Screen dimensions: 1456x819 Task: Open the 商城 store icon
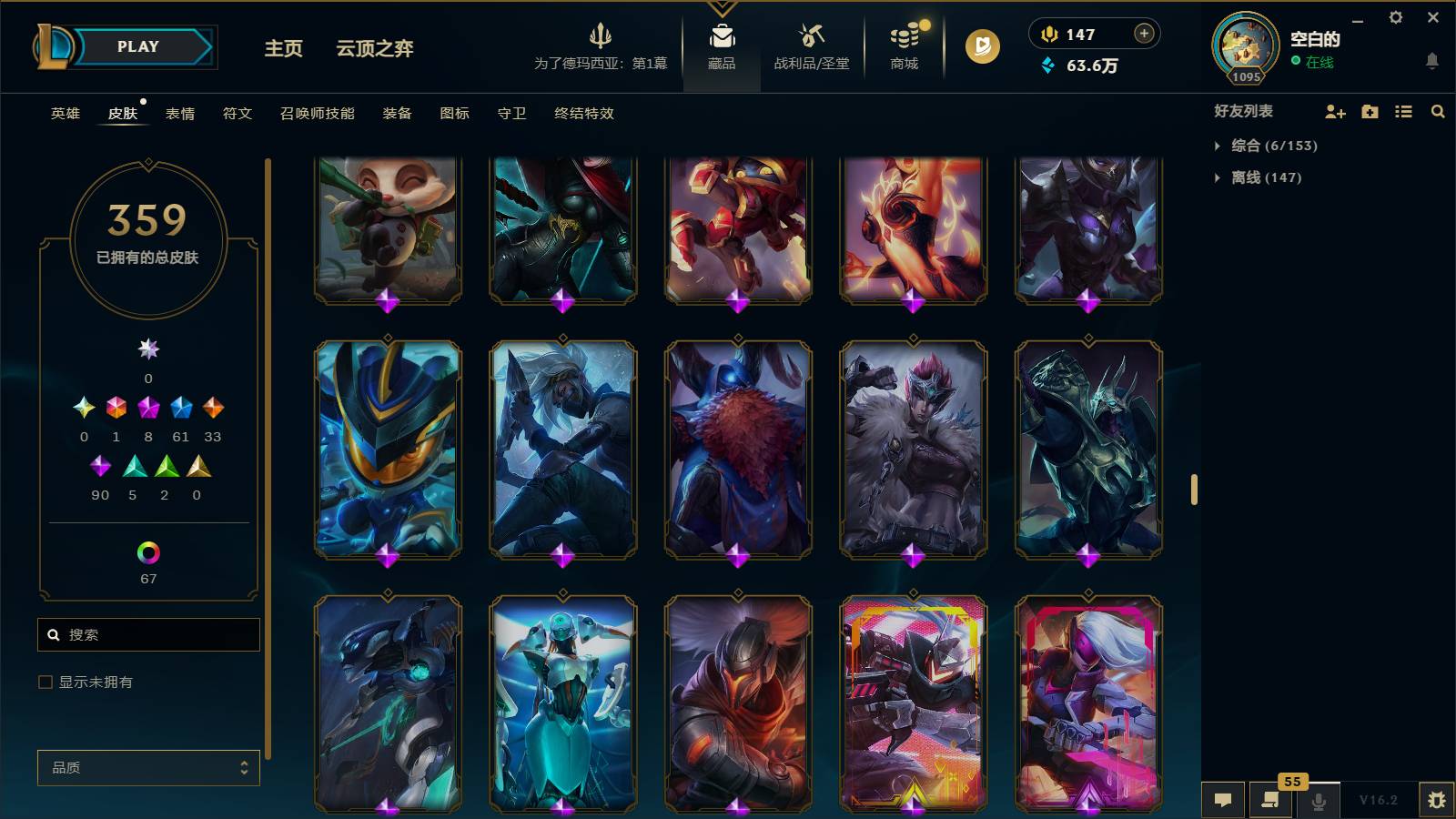[902, 41]
